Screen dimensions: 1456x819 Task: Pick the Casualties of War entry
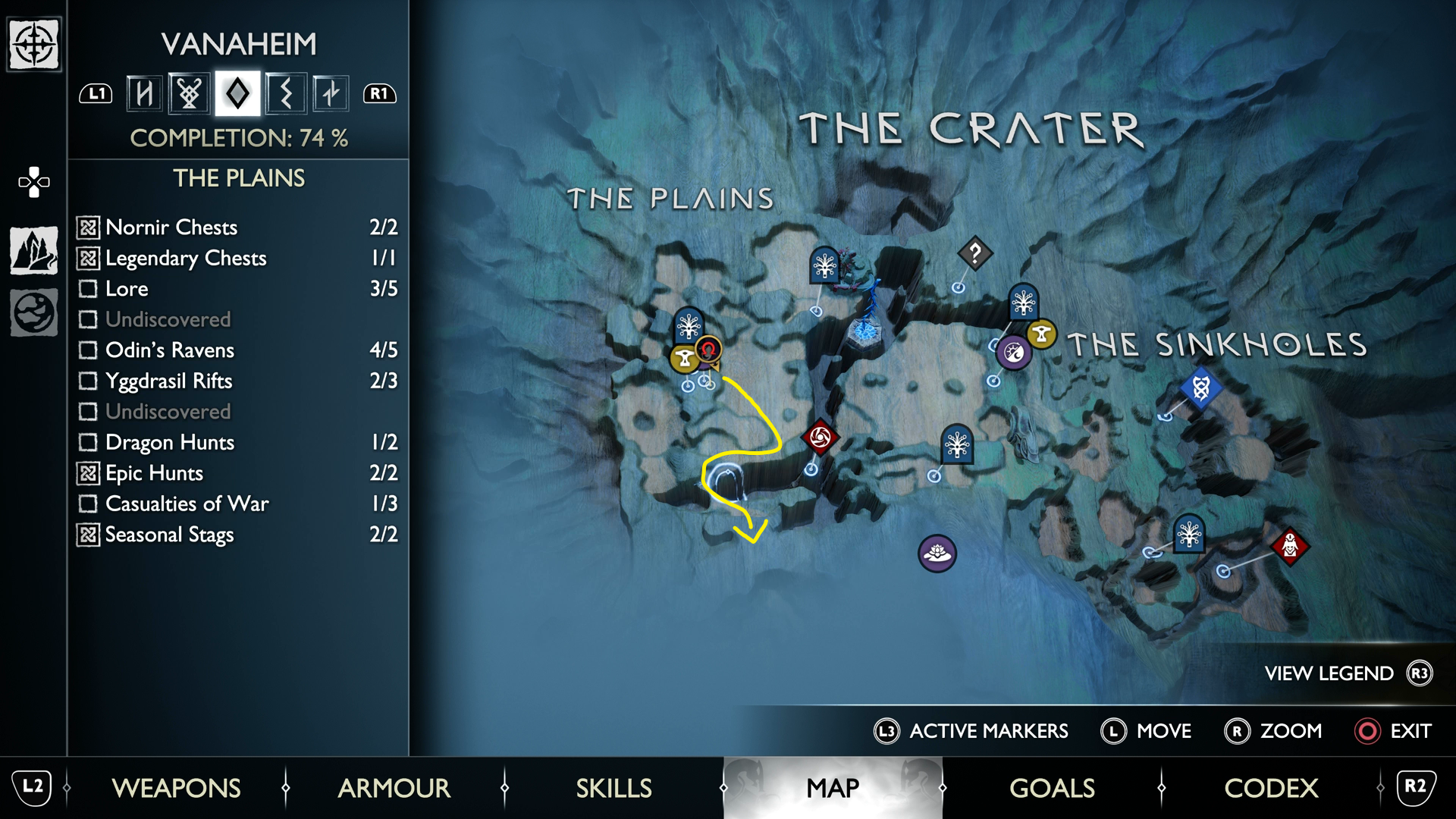point(237,504)
